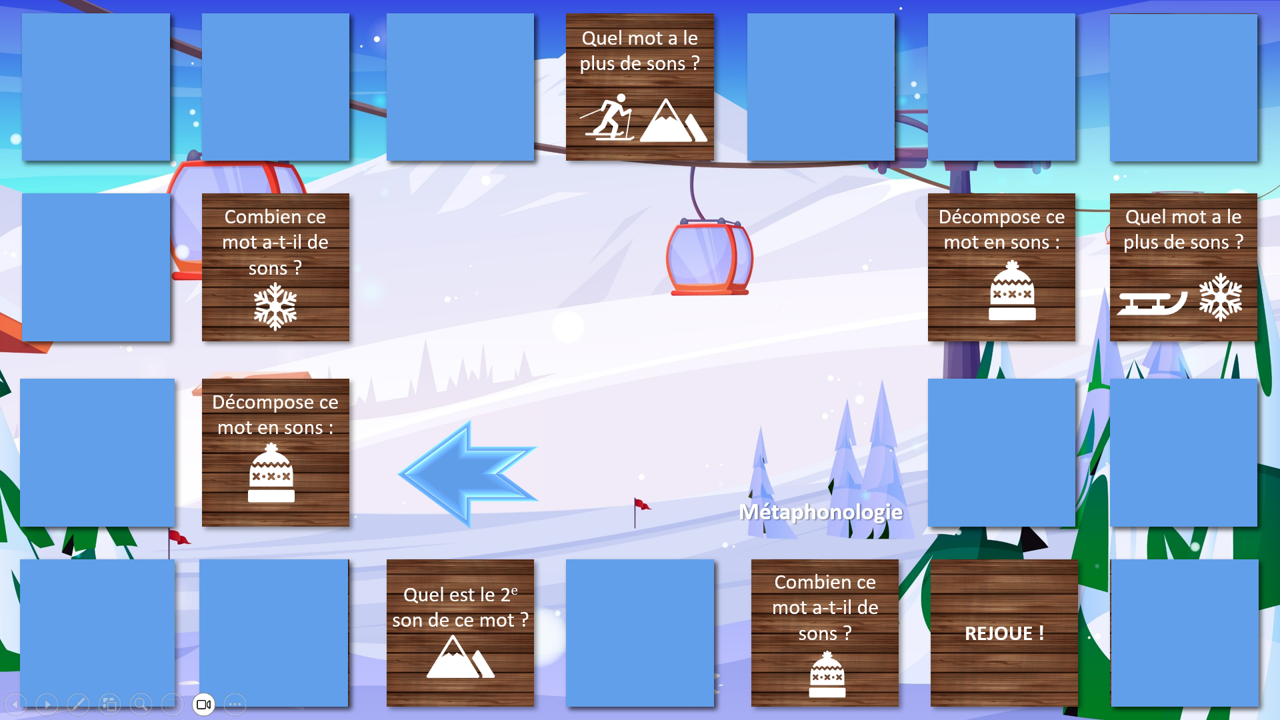This screenshot has height=720, width=1280.
Task: Select the pen annotation tool
Action: point(78,704)
